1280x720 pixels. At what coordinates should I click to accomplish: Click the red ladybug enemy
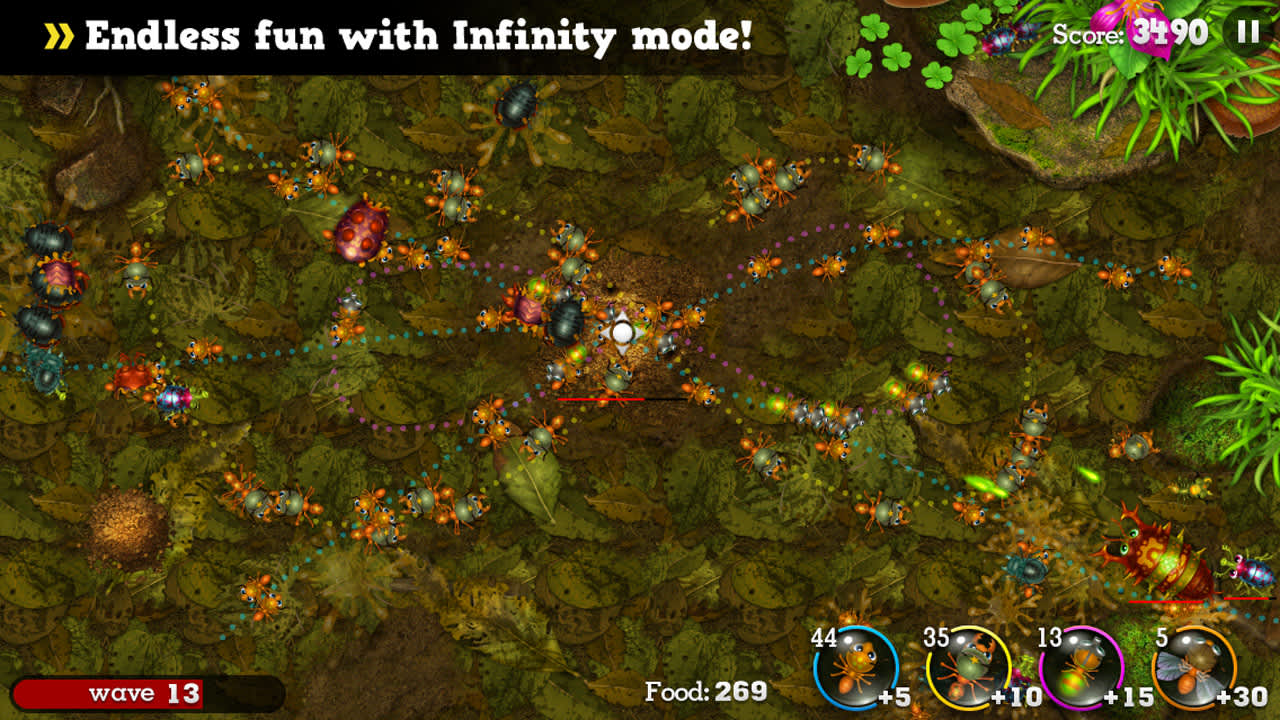point(360,235)
